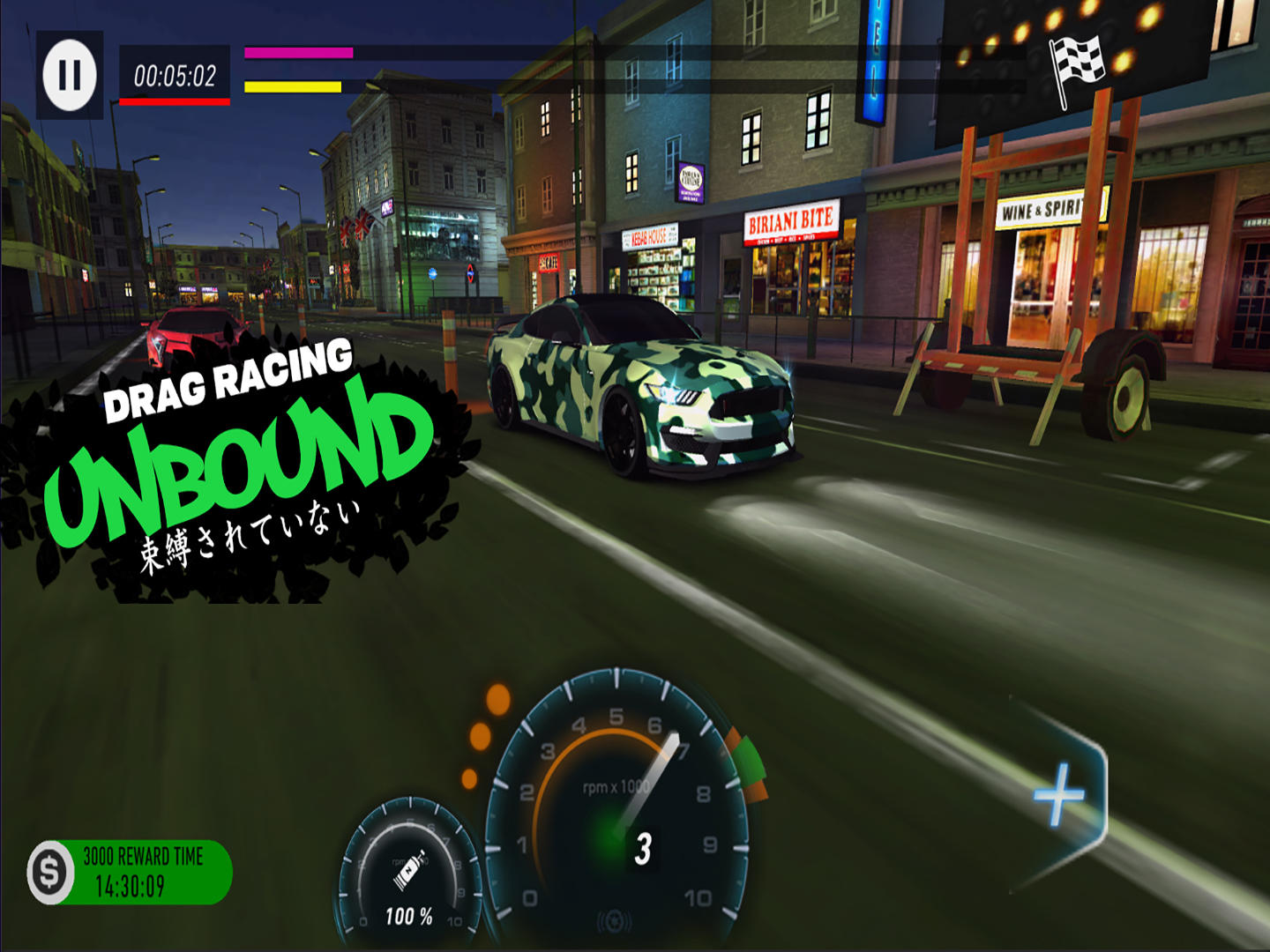Screen dimensions: 1270x952
Task: Open the race timer display 00:05:02
Action: pyautogui.click(x=174, y=76)
